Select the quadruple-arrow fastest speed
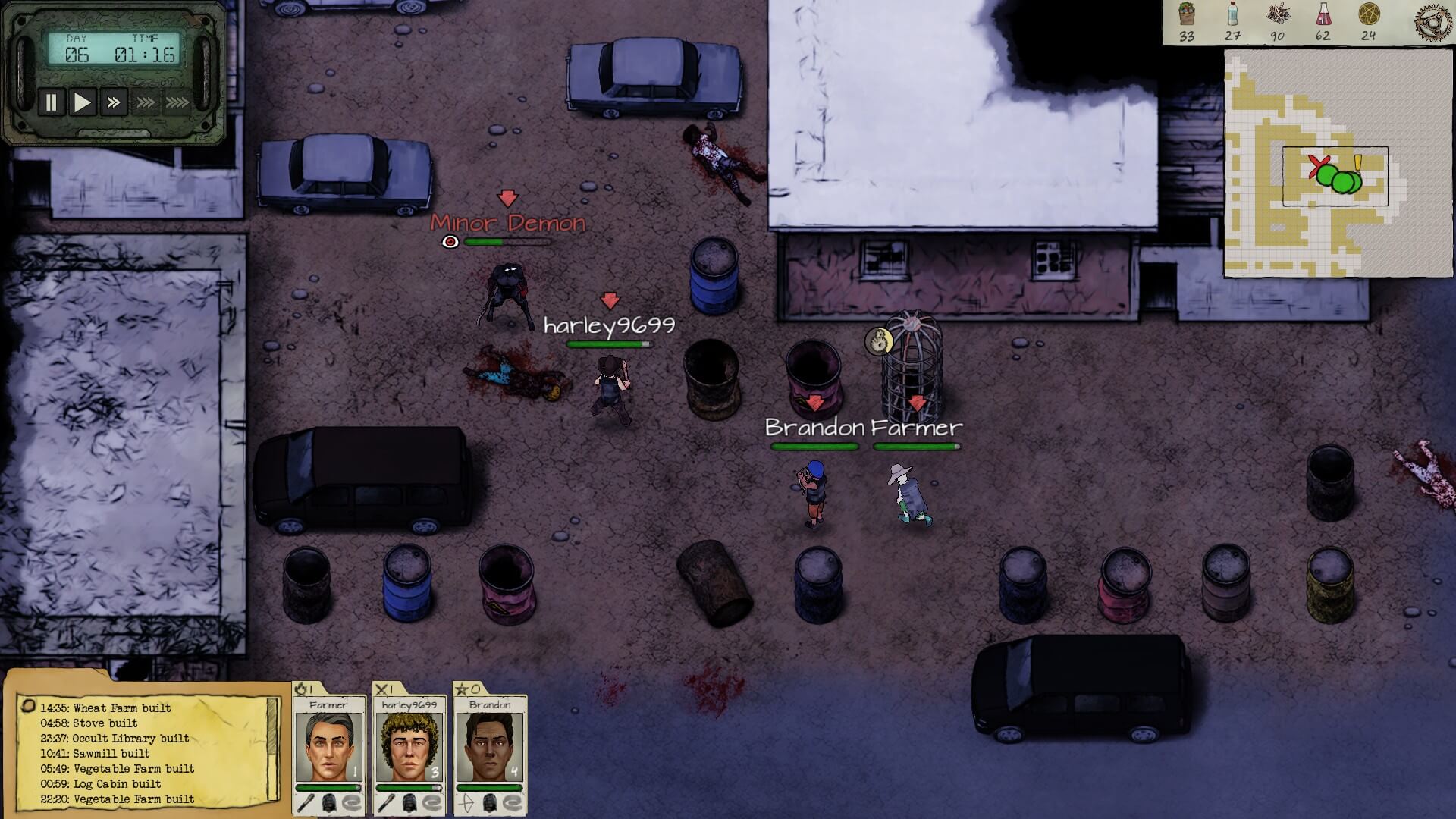The height and width of the screenshot is (819, 1456). pos(177,102)
